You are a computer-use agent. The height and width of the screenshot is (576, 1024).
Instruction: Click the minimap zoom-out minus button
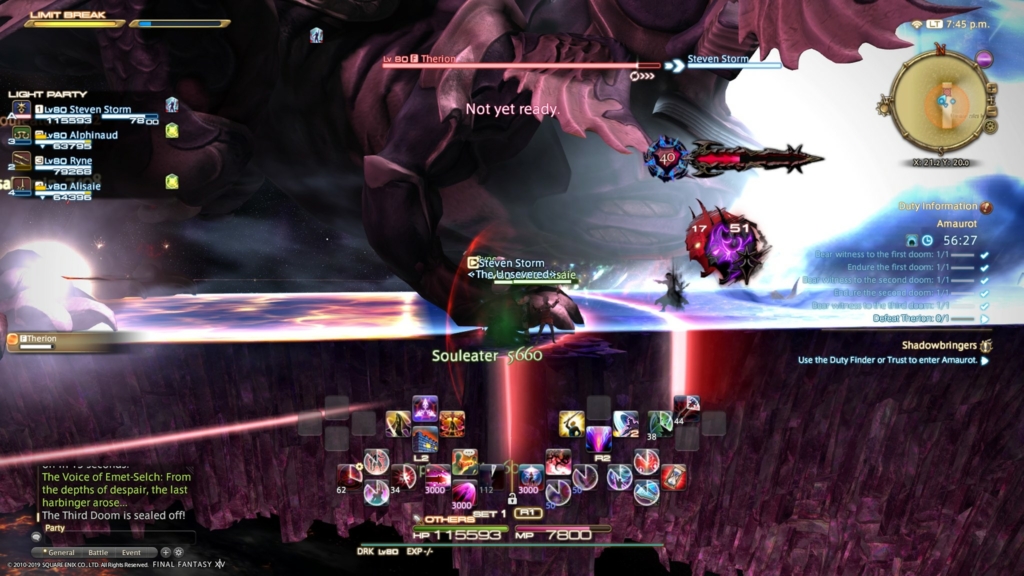tap(992, 111)
